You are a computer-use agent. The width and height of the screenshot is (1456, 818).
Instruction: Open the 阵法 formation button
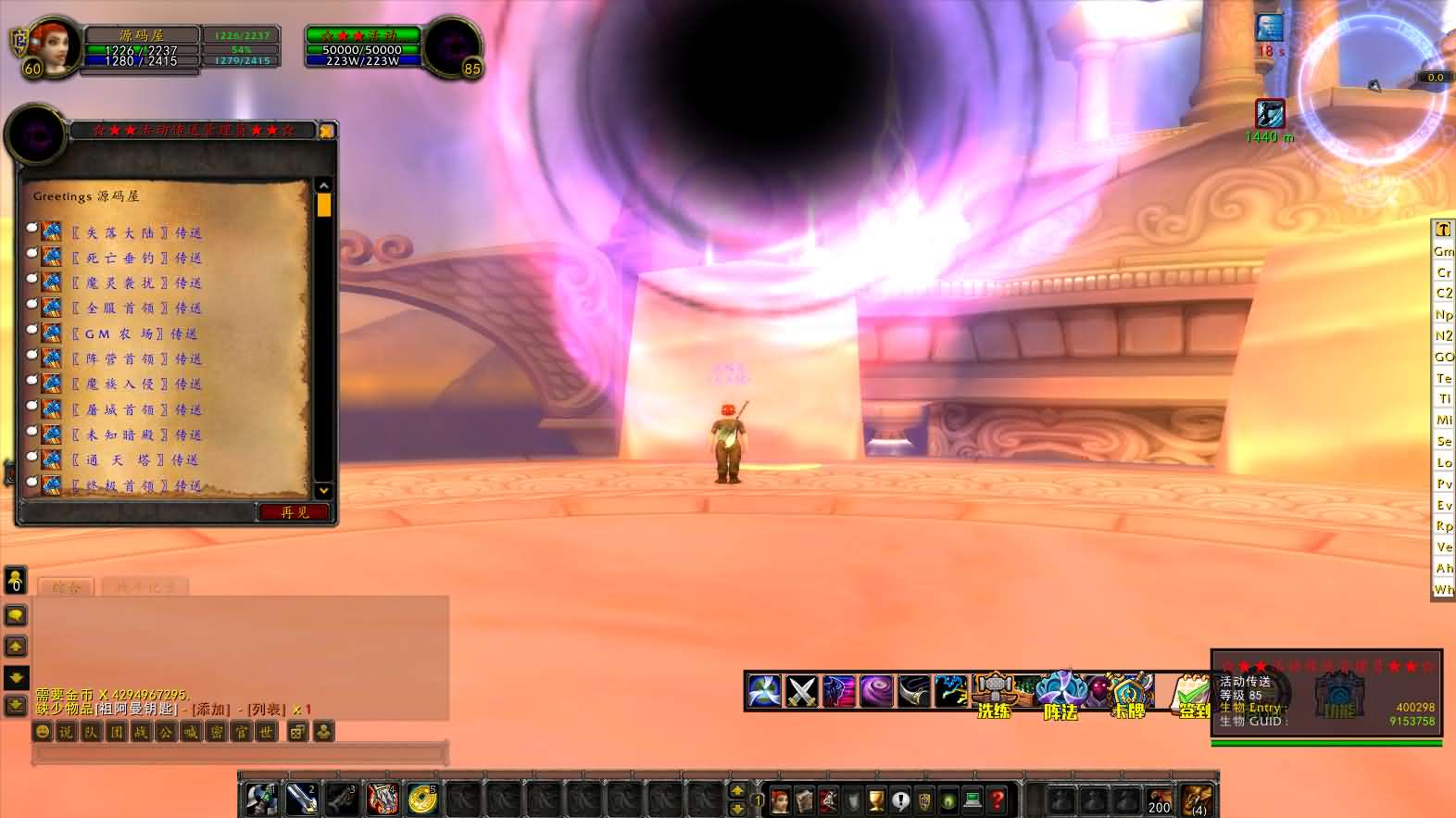(1061, 693)
